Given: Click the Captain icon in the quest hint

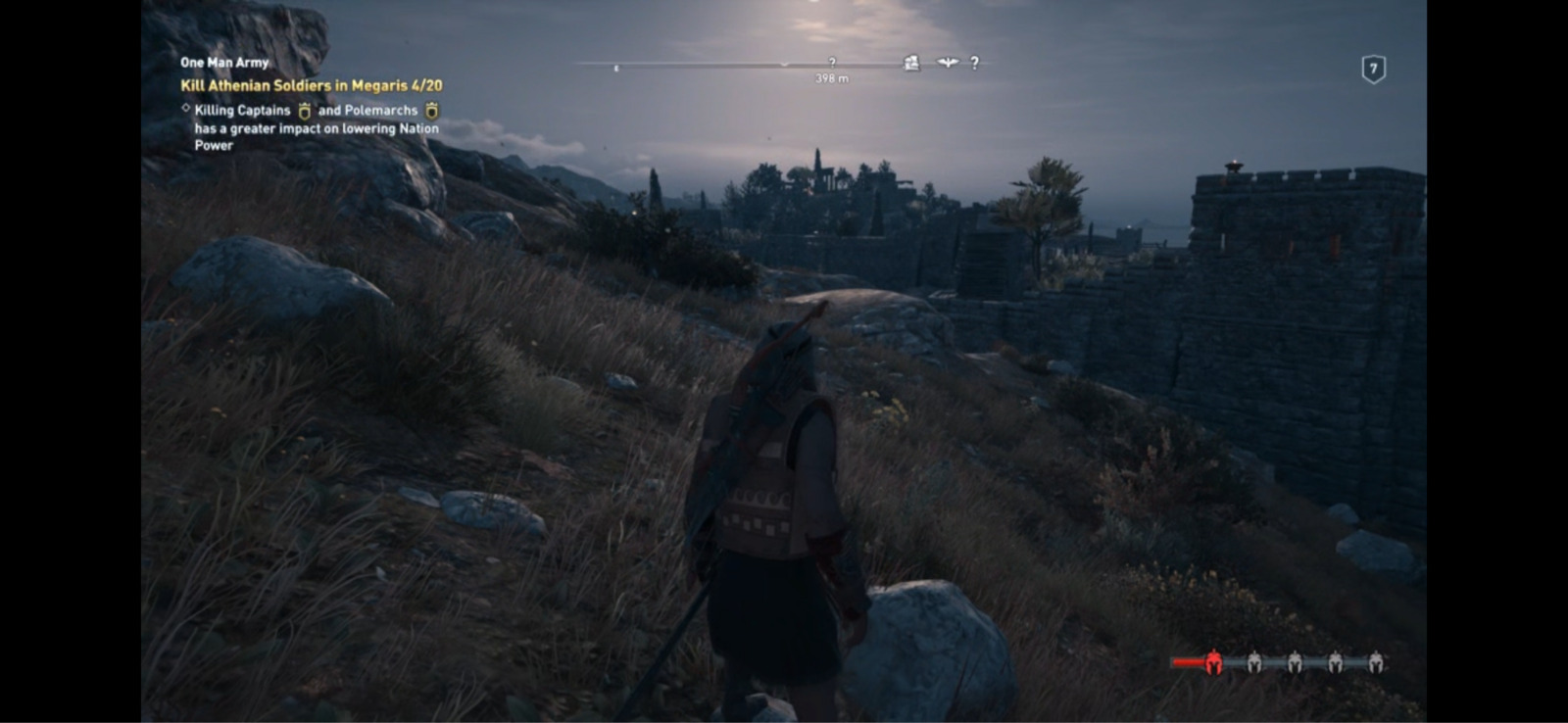Looking at the screenshot, I should pyautogui.click(x=305, y=111).
